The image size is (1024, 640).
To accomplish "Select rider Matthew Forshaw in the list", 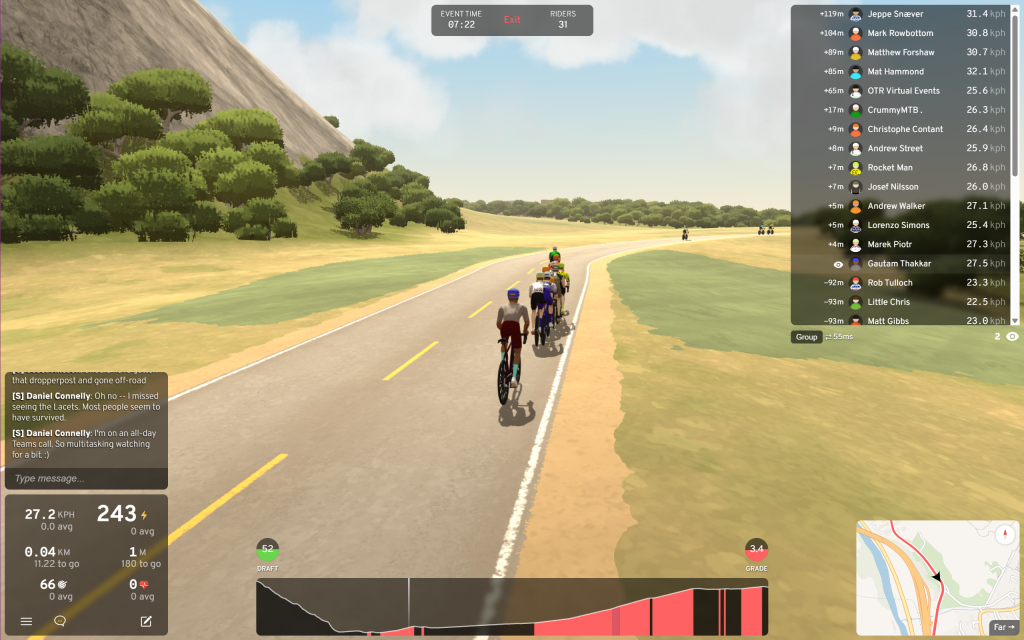I will (901, 52).
